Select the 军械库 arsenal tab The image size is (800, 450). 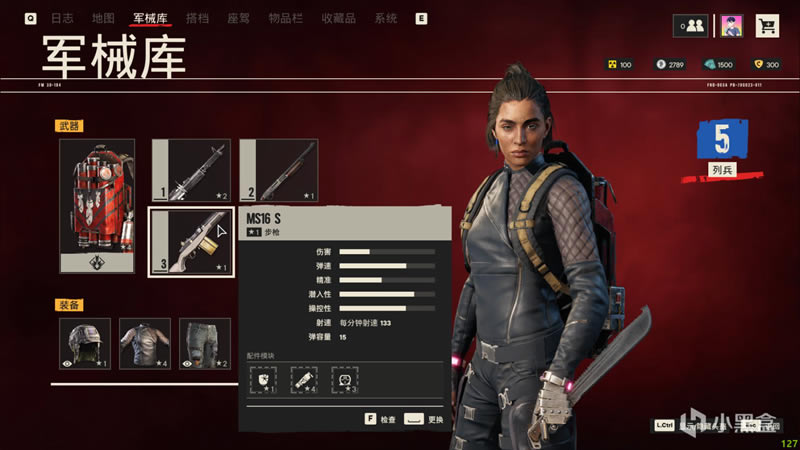[x=150, y=18]
